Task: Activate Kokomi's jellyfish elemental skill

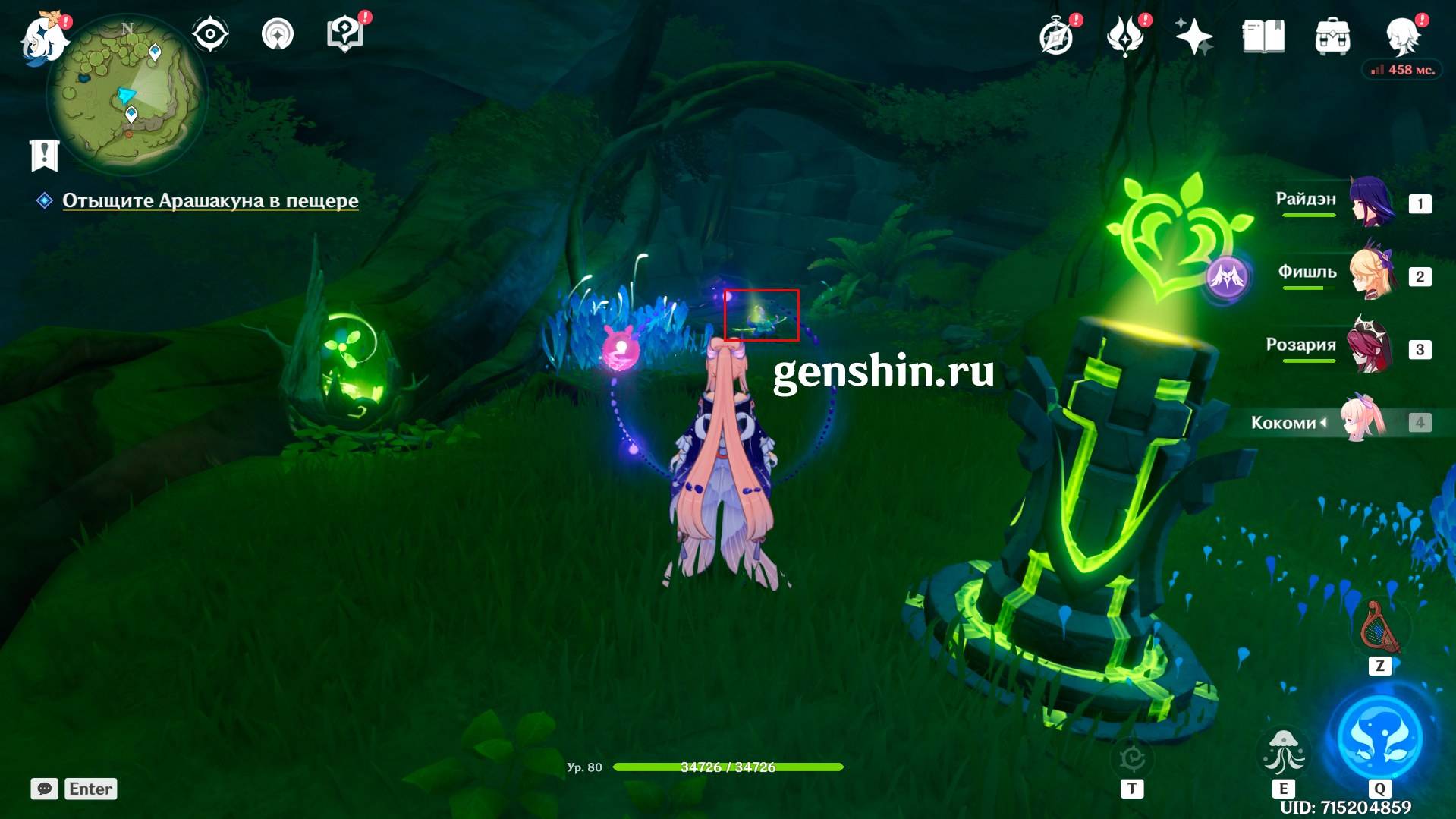Action: tap(1283, 751)
